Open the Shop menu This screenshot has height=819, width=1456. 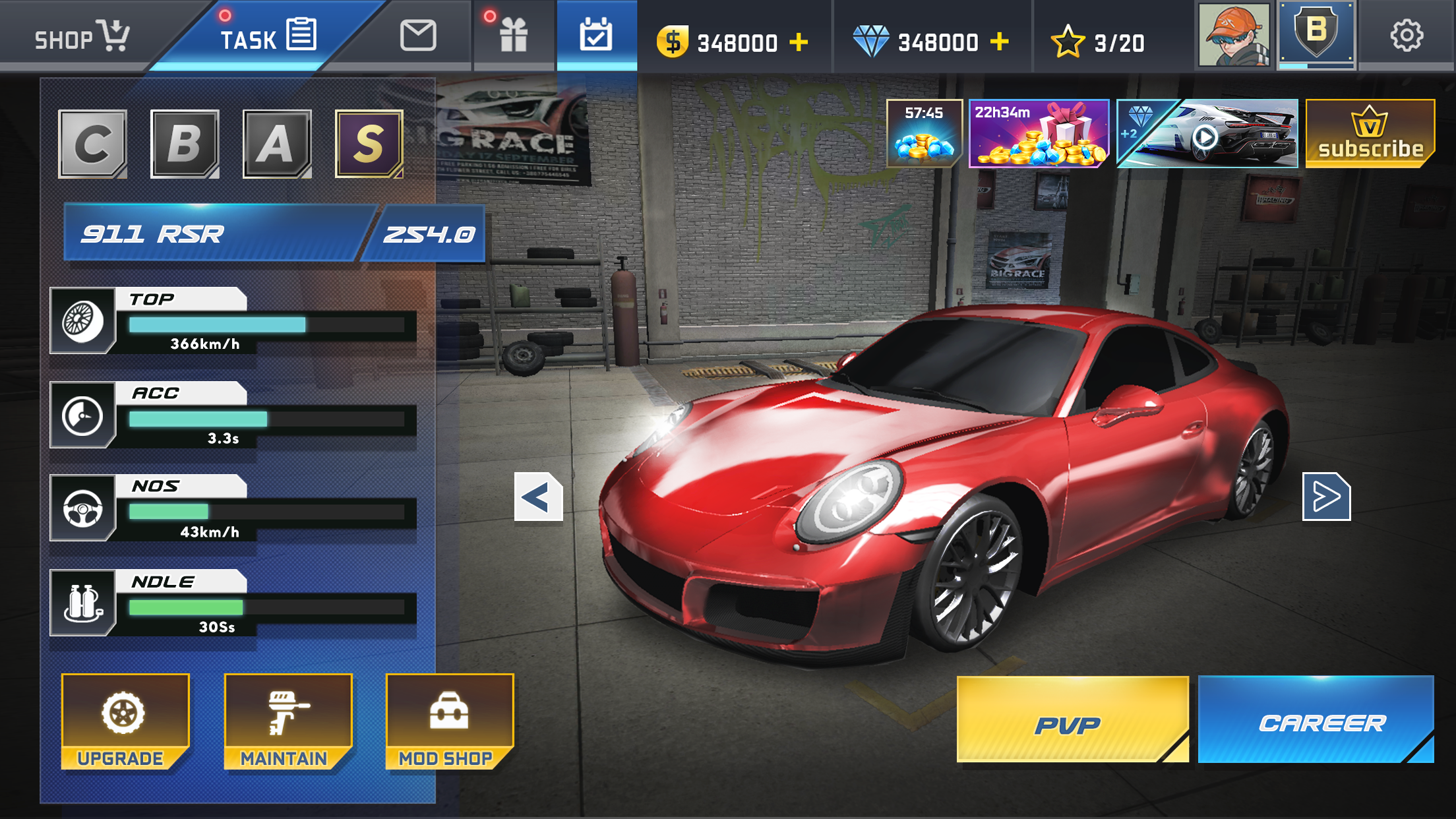point(80,36)
